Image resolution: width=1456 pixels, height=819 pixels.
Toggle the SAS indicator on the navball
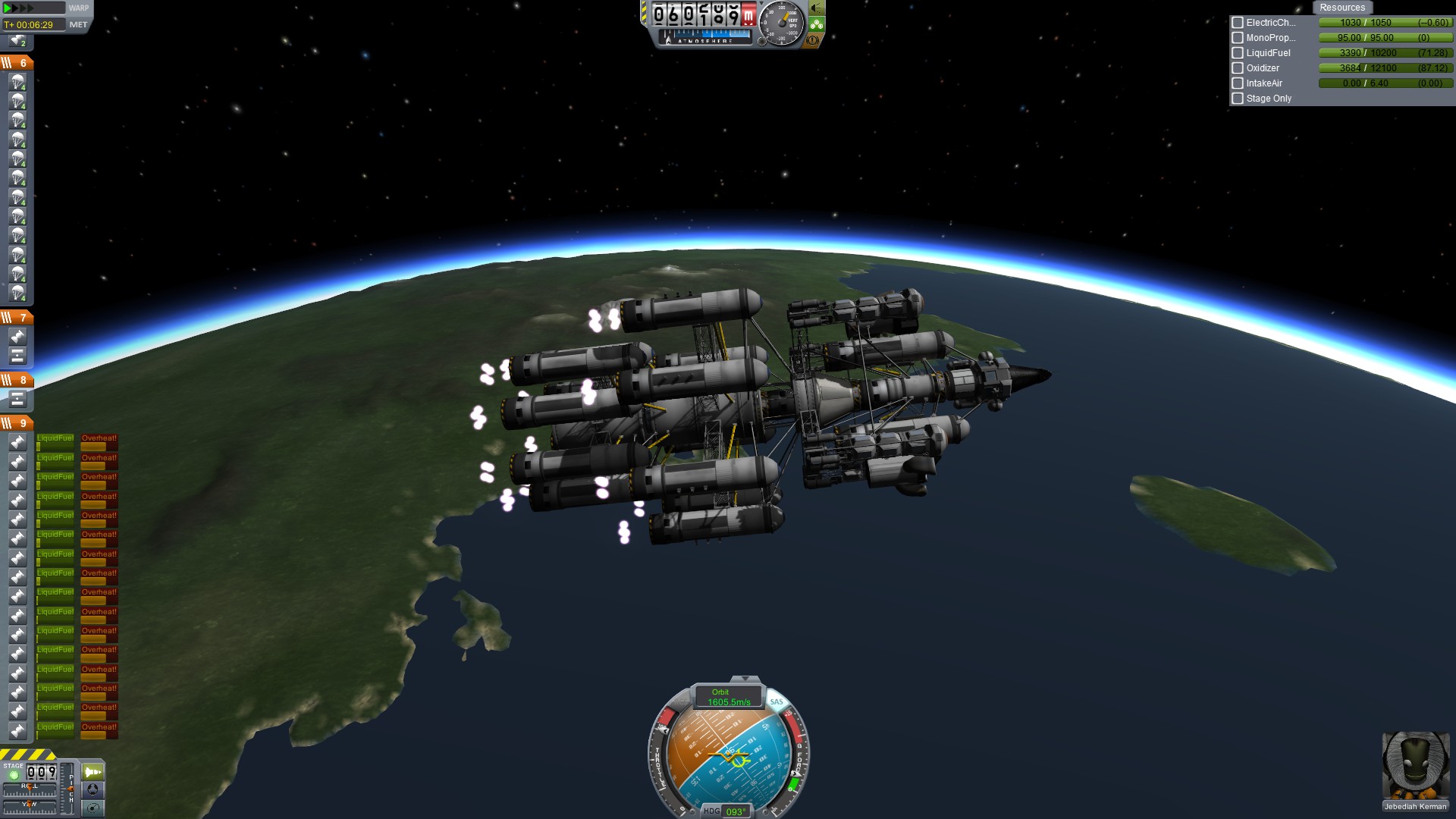click(776, 701)
